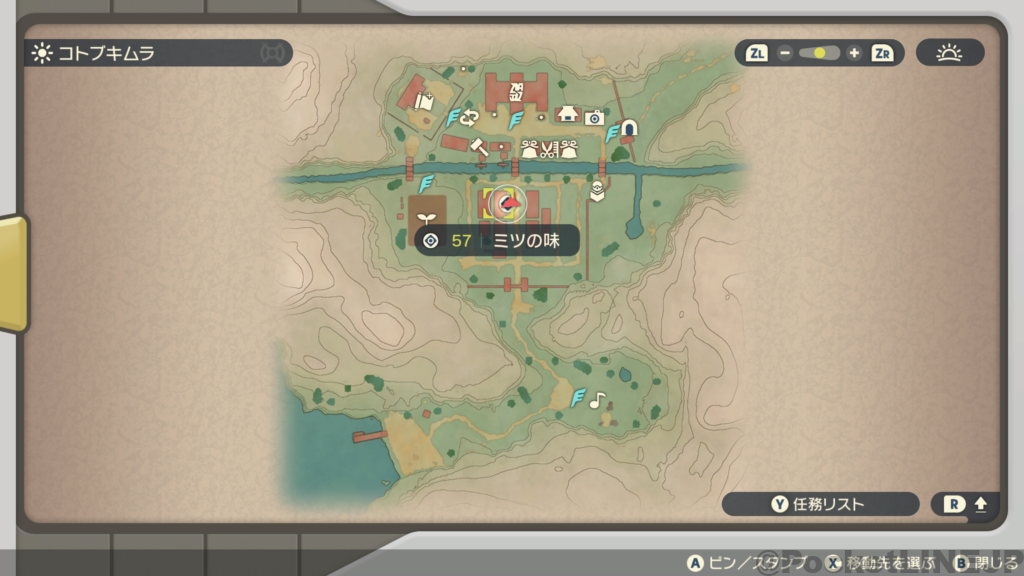Open the 任務リスト mission list
This screenshot has height=576, width=1024.
(x=820, y=504)
